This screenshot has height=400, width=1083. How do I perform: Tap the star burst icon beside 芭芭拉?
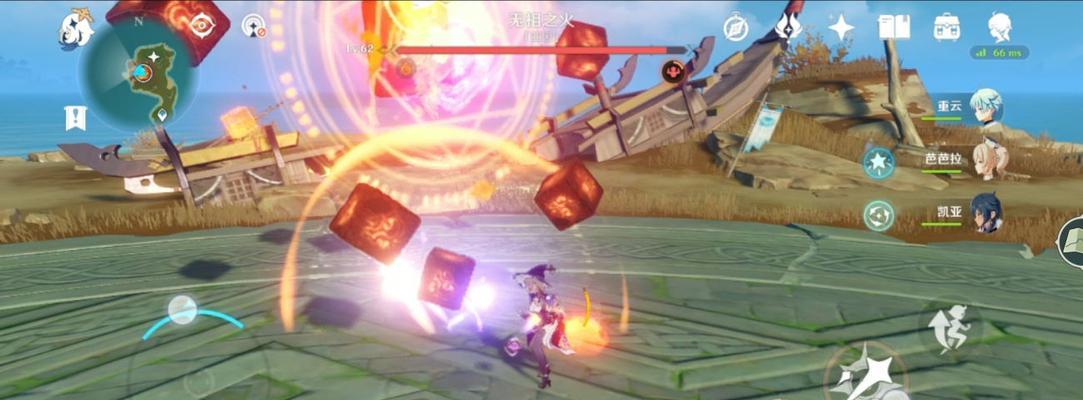[x=878, y=162]
